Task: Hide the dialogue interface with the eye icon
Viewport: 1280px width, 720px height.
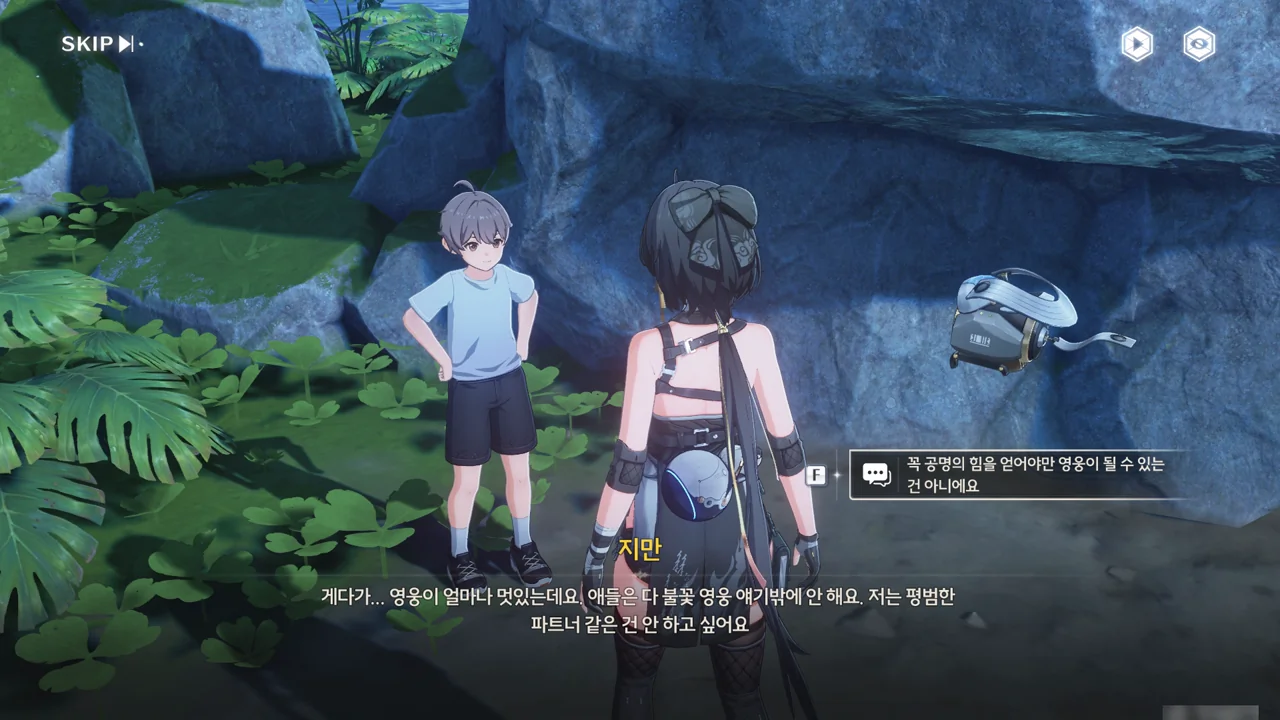Action: [x=1199, y=44]
